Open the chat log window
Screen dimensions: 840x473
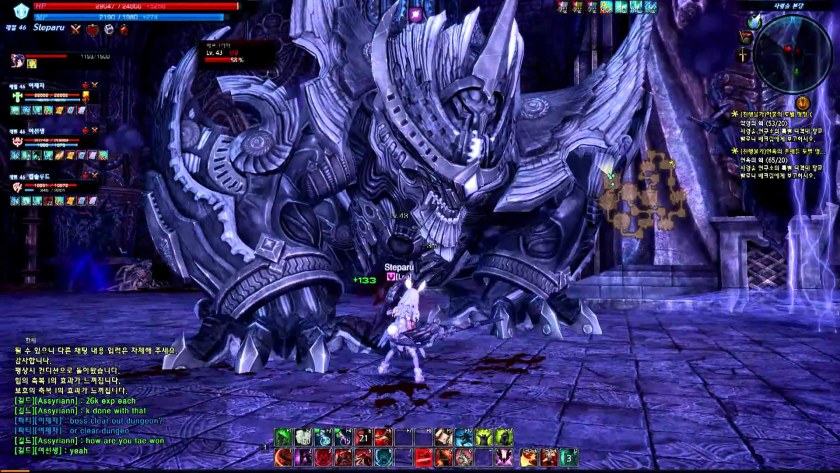[x=90, y=400]
